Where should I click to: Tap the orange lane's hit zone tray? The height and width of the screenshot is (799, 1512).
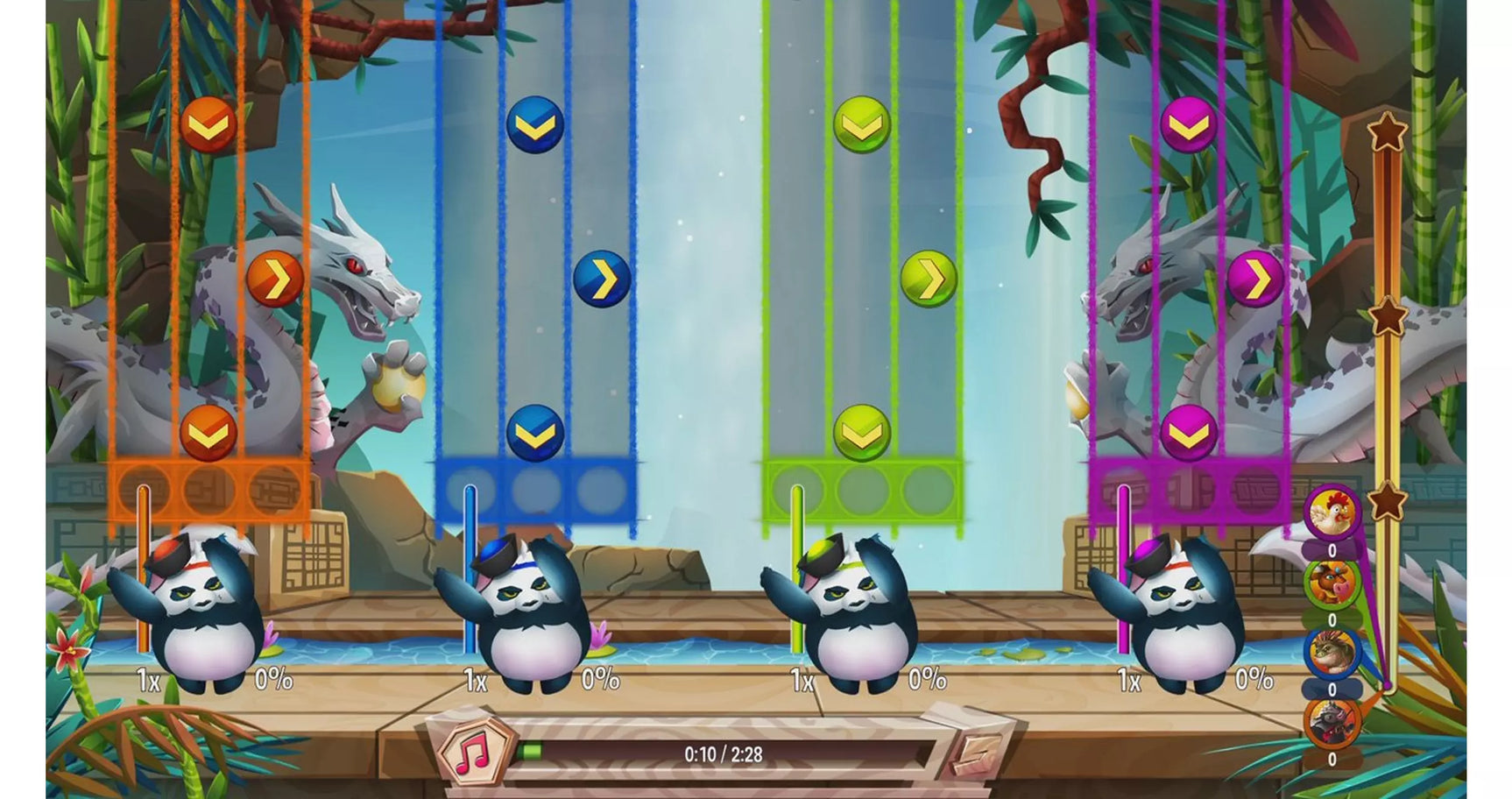[209, 491]
